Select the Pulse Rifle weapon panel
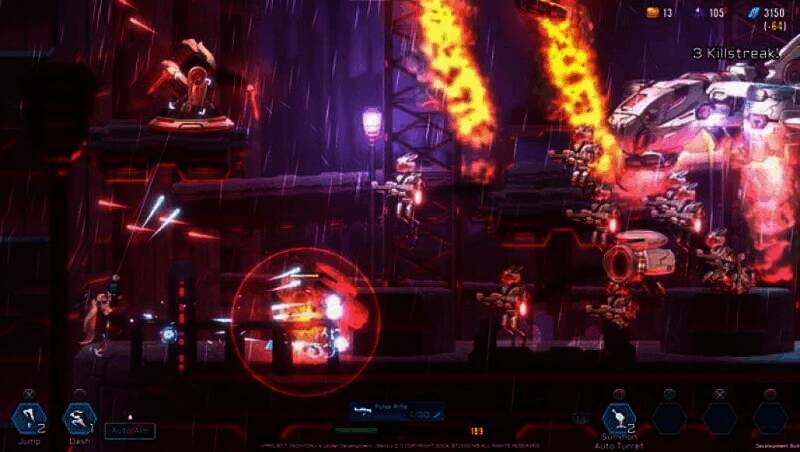 tap(397, 411)
